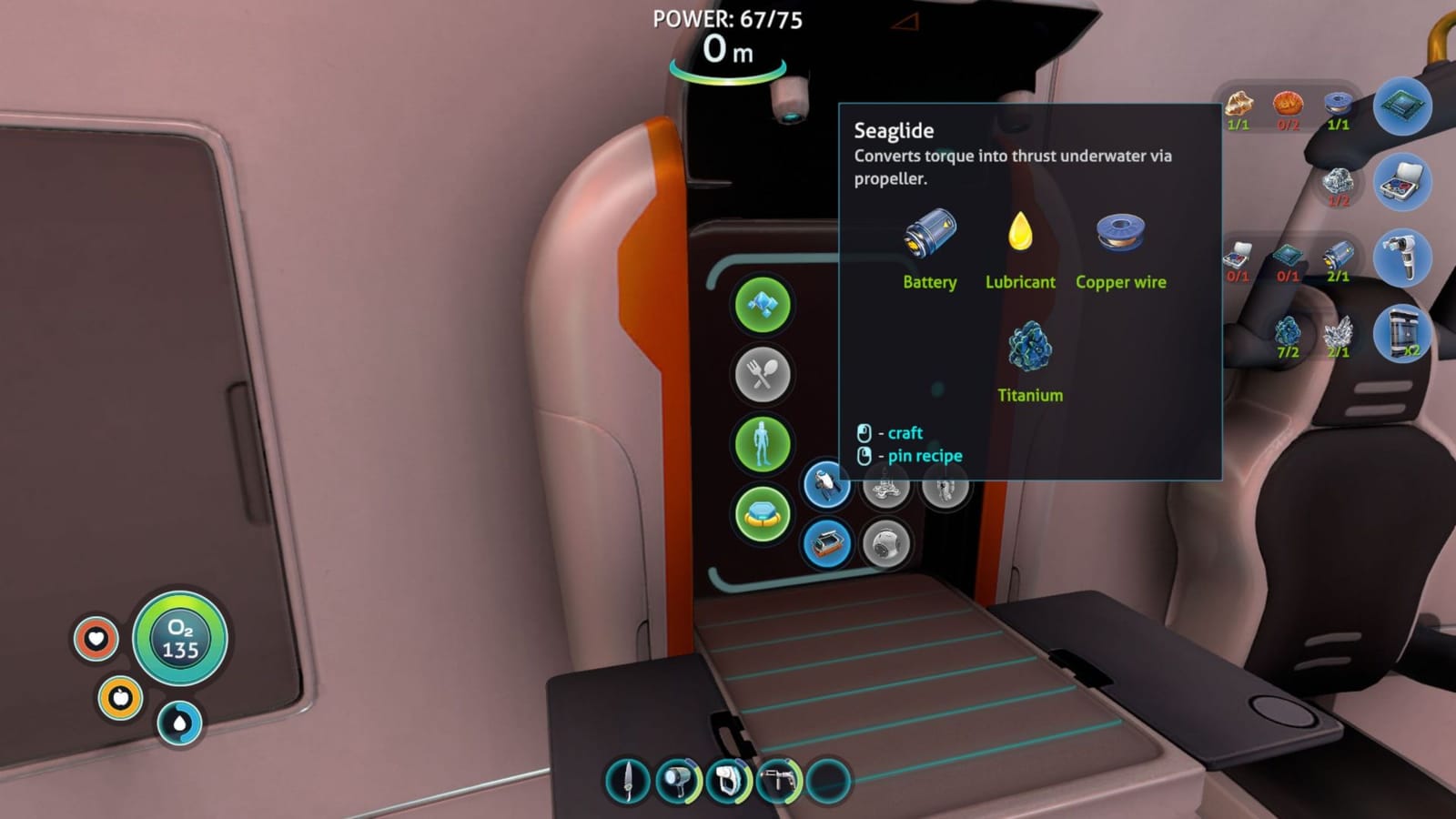Craft the Seaglide blueprint
Screen dimensions: 1456x819
point(828,485)
